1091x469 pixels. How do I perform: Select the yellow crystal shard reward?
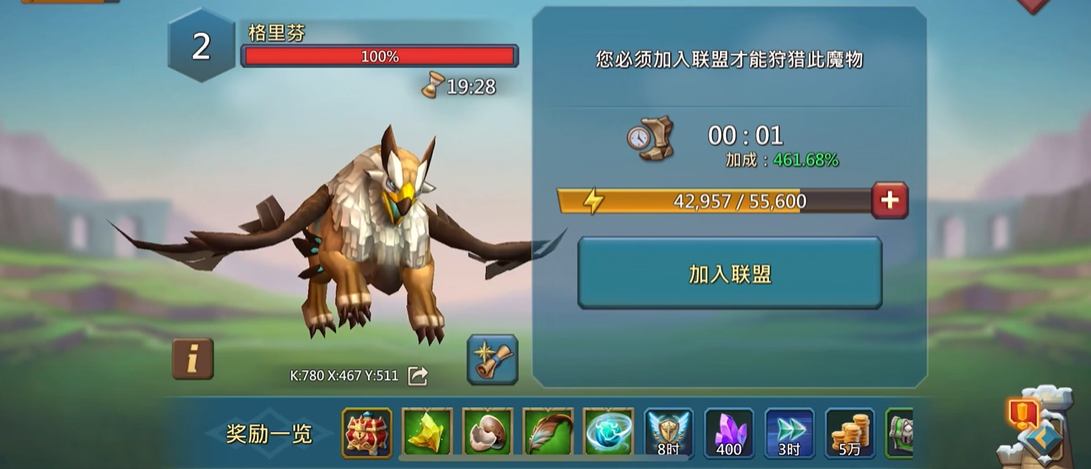point(428,433)
